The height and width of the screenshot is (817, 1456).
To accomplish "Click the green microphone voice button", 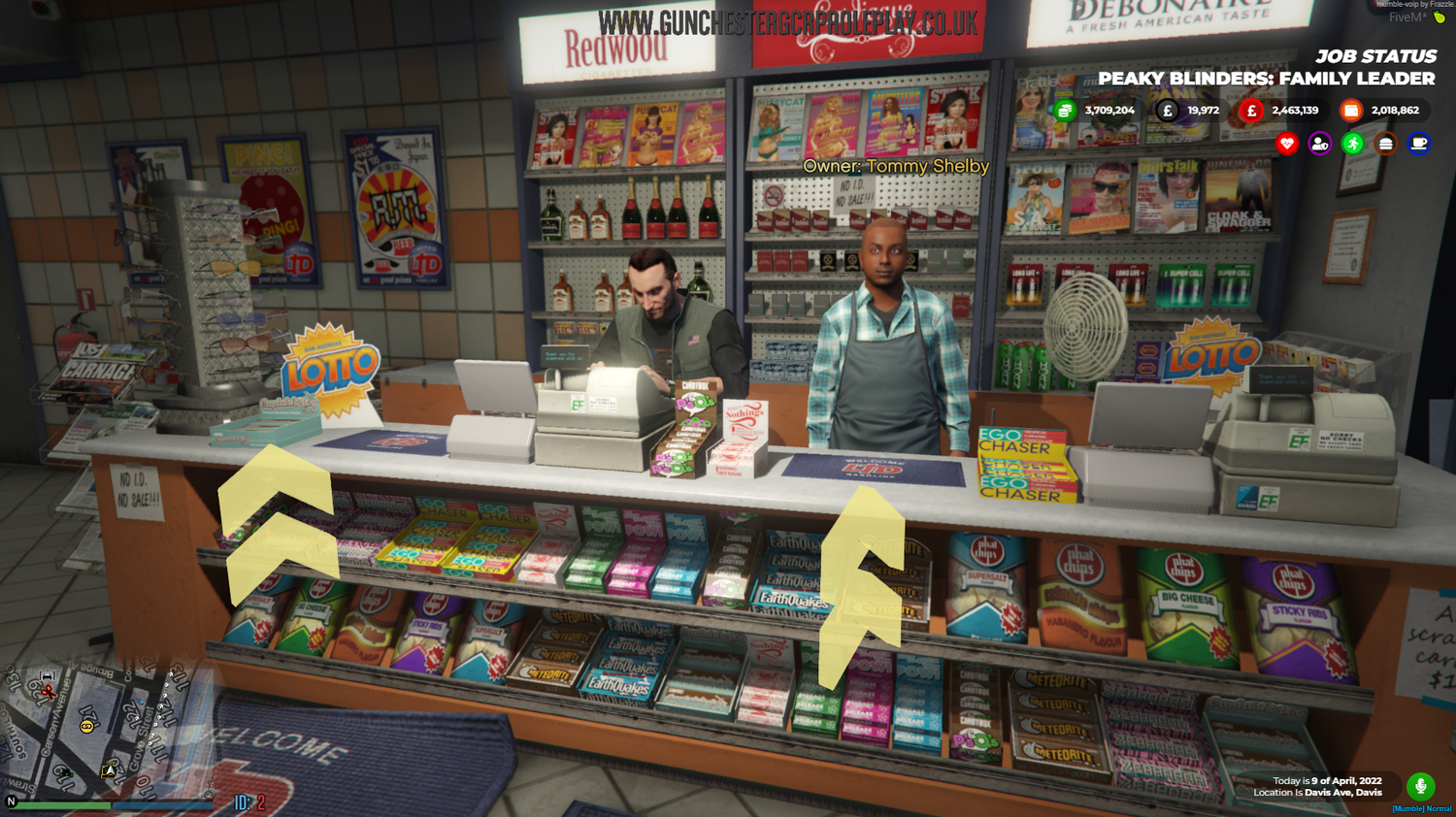I will [x=1421, y=785].
